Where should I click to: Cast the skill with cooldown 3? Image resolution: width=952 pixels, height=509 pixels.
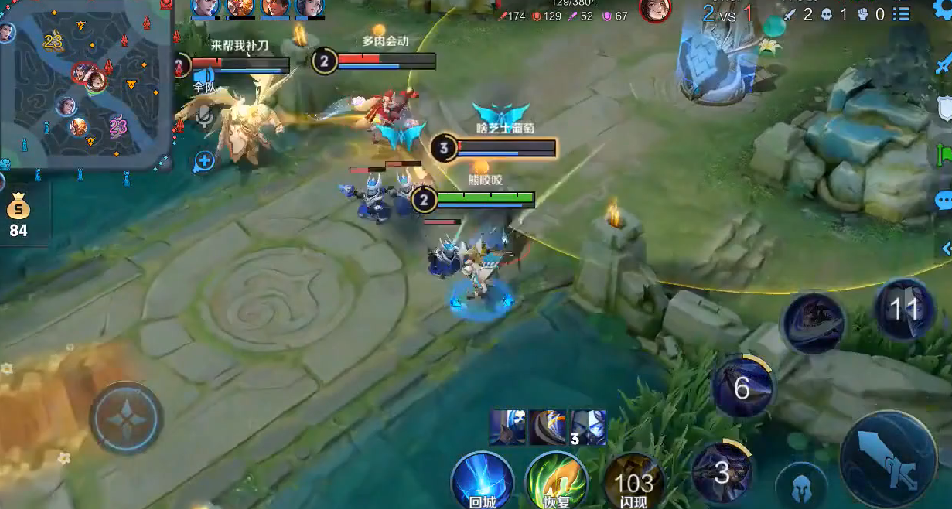click(x=722, y=470)
